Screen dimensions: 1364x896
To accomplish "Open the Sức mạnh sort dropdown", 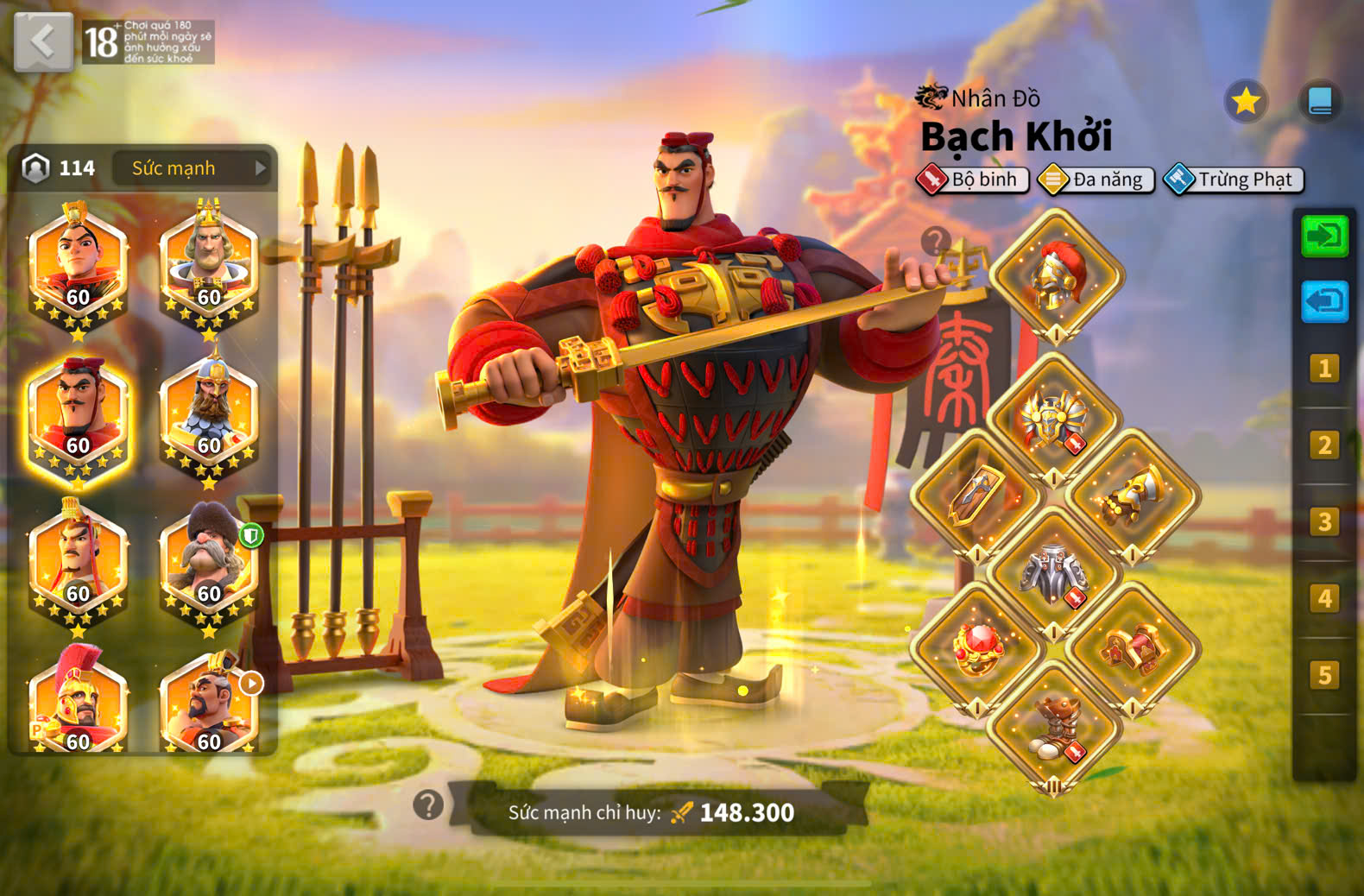I will [x=191, y=168].
